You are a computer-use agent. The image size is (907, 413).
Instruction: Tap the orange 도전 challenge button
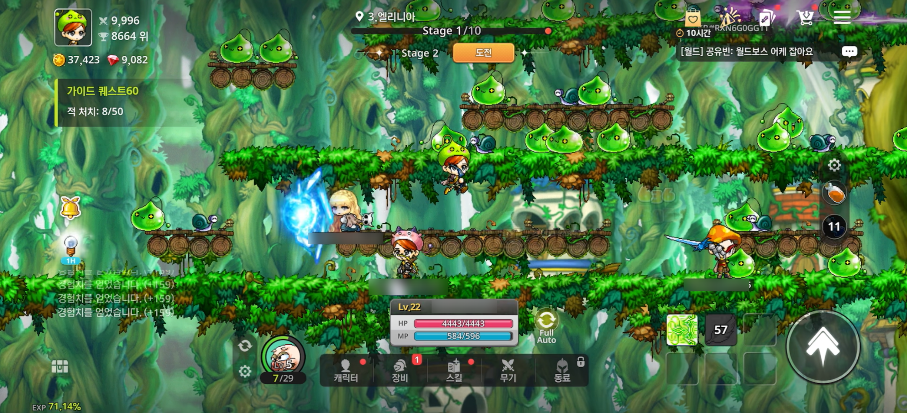483,53
